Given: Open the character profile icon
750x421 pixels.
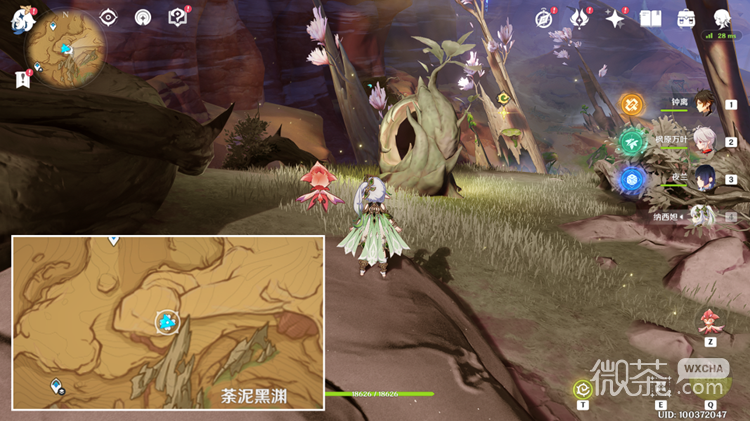Looking at the screenshot, I should [721, 18].
